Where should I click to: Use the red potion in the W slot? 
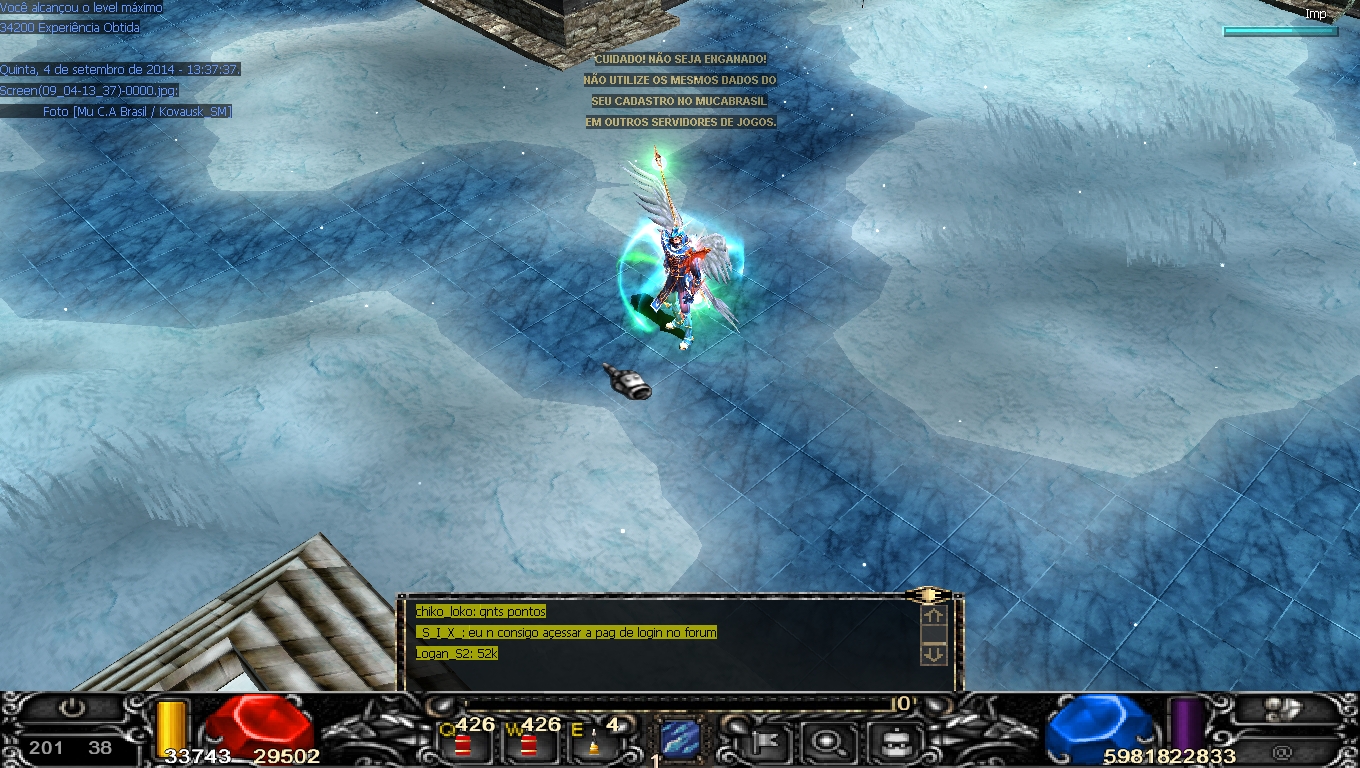[x=527, y=743]
